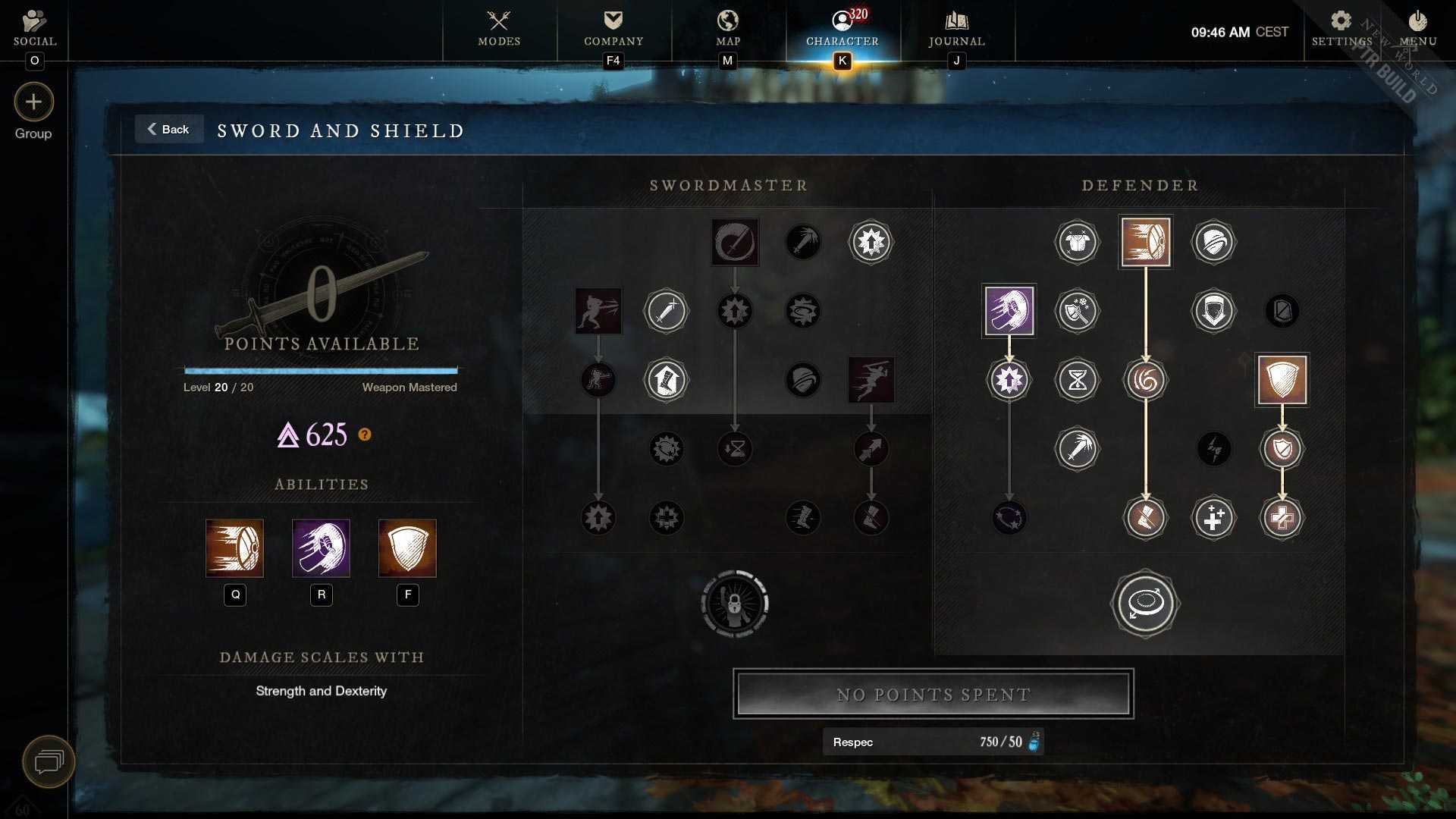Screen dimensions: 1456x819
Task: Click the orange mastery points help icon
Action: point(365,435)
